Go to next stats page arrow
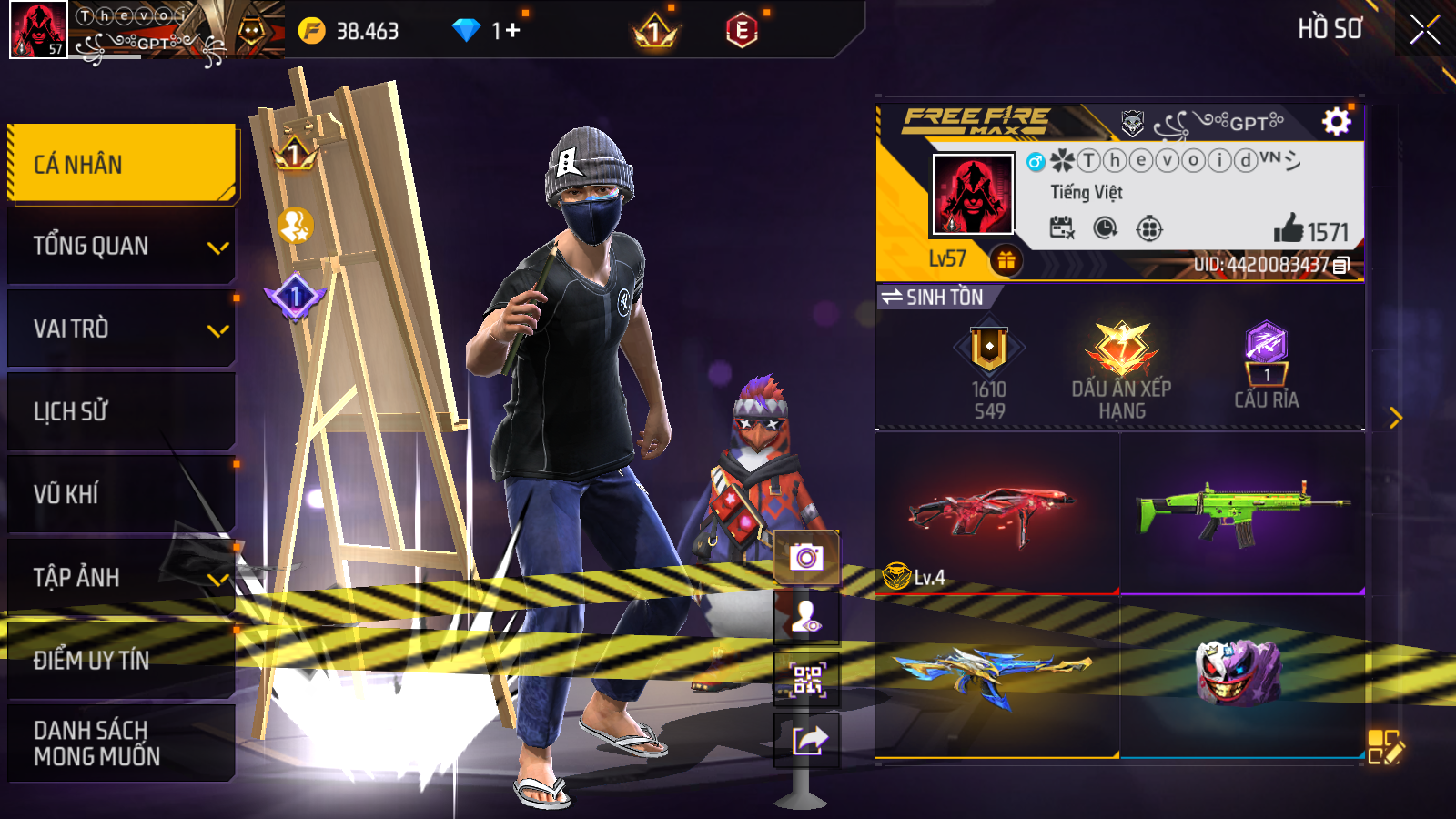 click(x=1396, y=418)
